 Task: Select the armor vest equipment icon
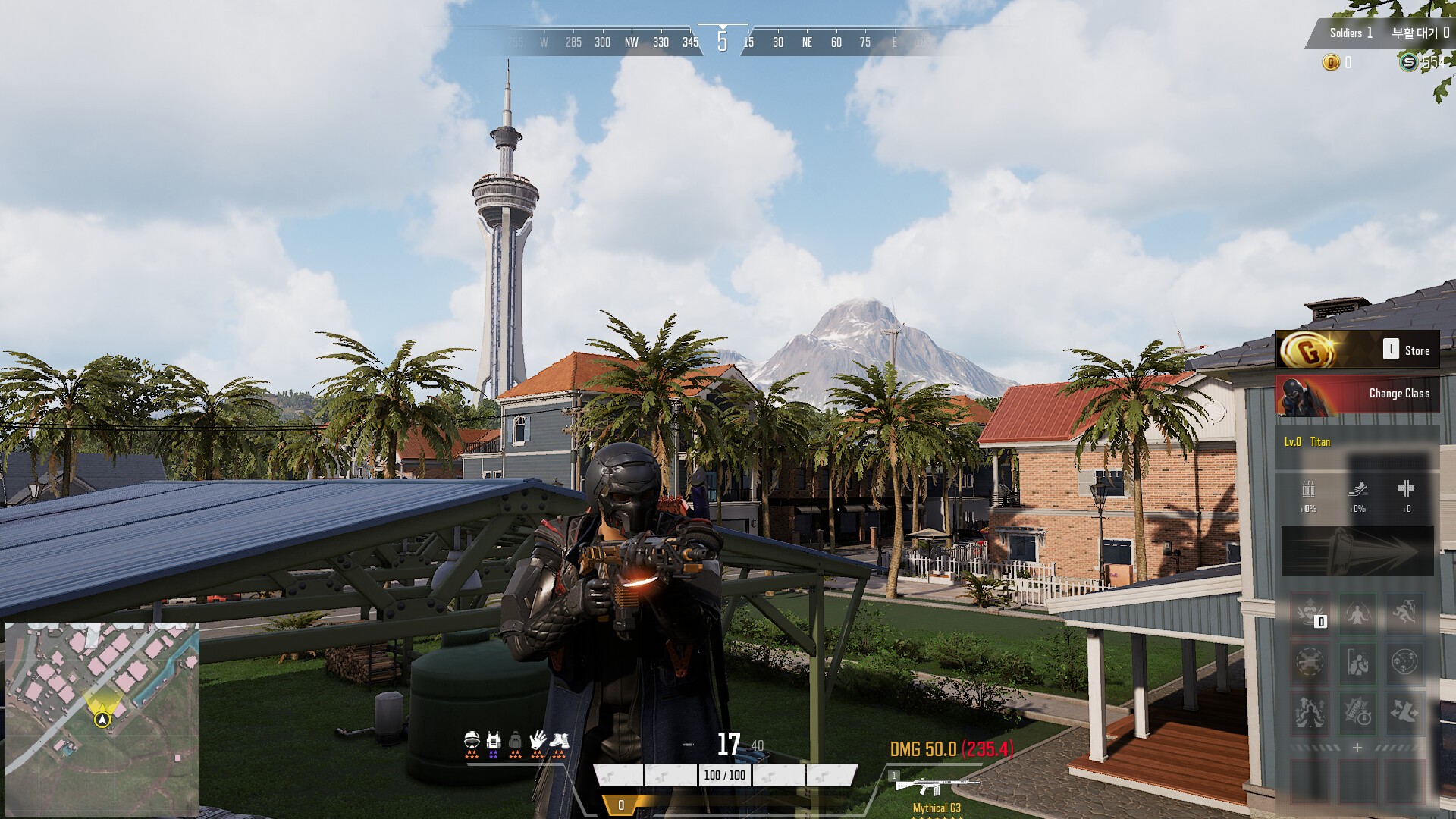click(494, 742)
